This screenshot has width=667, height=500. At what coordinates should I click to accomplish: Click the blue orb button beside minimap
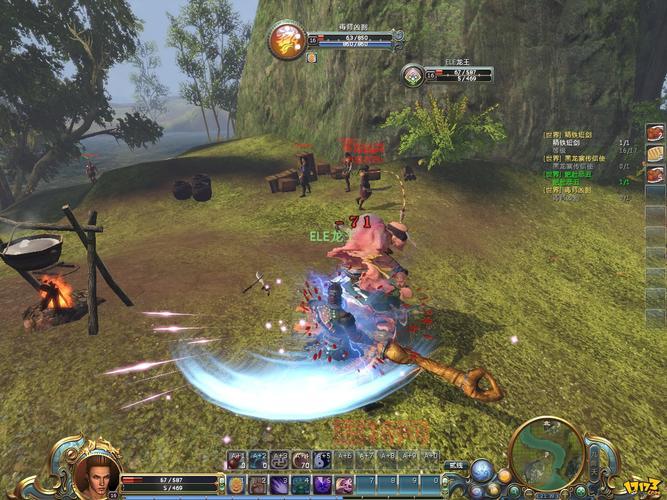click(482, 469)
